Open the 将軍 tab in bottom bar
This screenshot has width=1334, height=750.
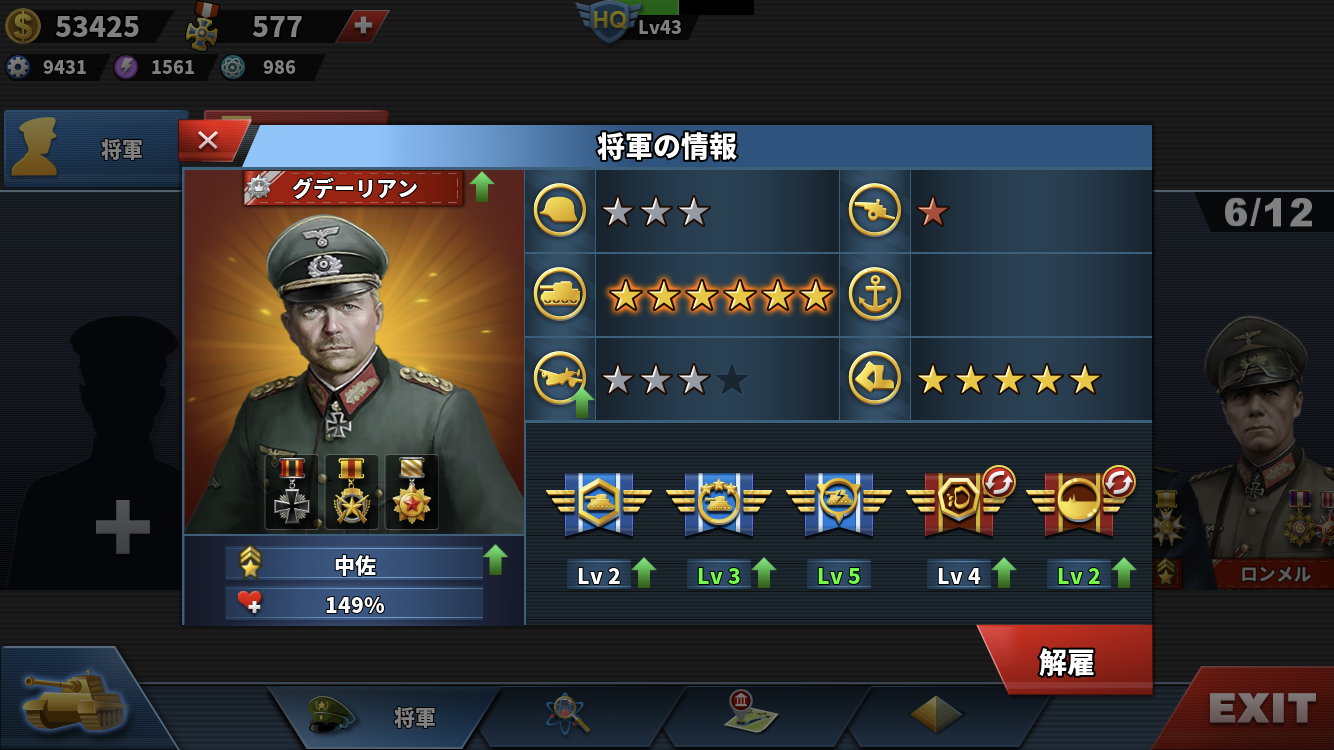385,717
